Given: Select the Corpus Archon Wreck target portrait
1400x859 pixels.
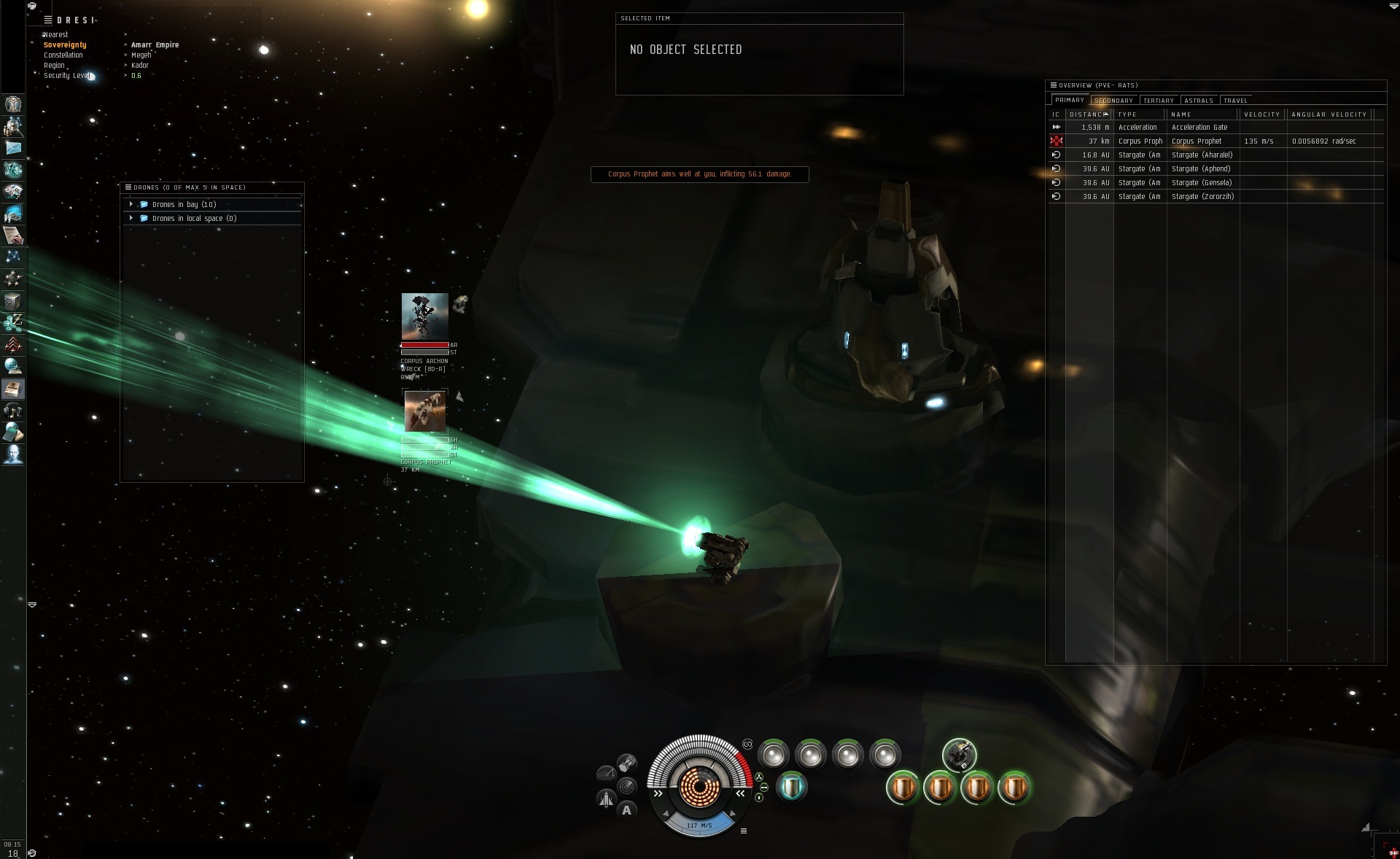Looking at the screenshot, I should pyautogui.click(x=424, y=316).
